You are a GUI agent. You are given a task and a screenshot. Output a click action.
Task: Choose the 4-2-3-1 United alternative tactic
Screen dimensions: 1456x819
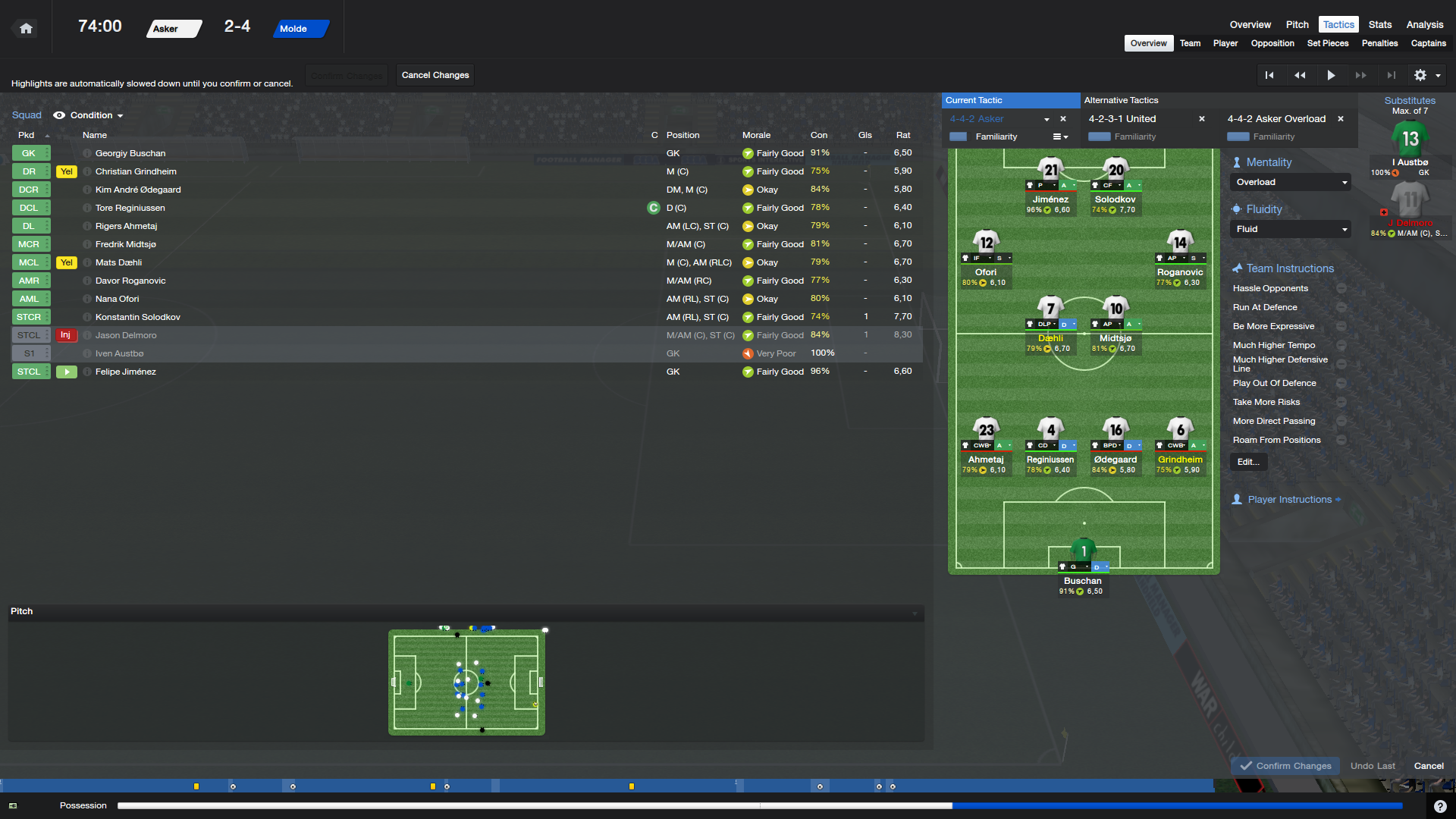click(1122, 119)
